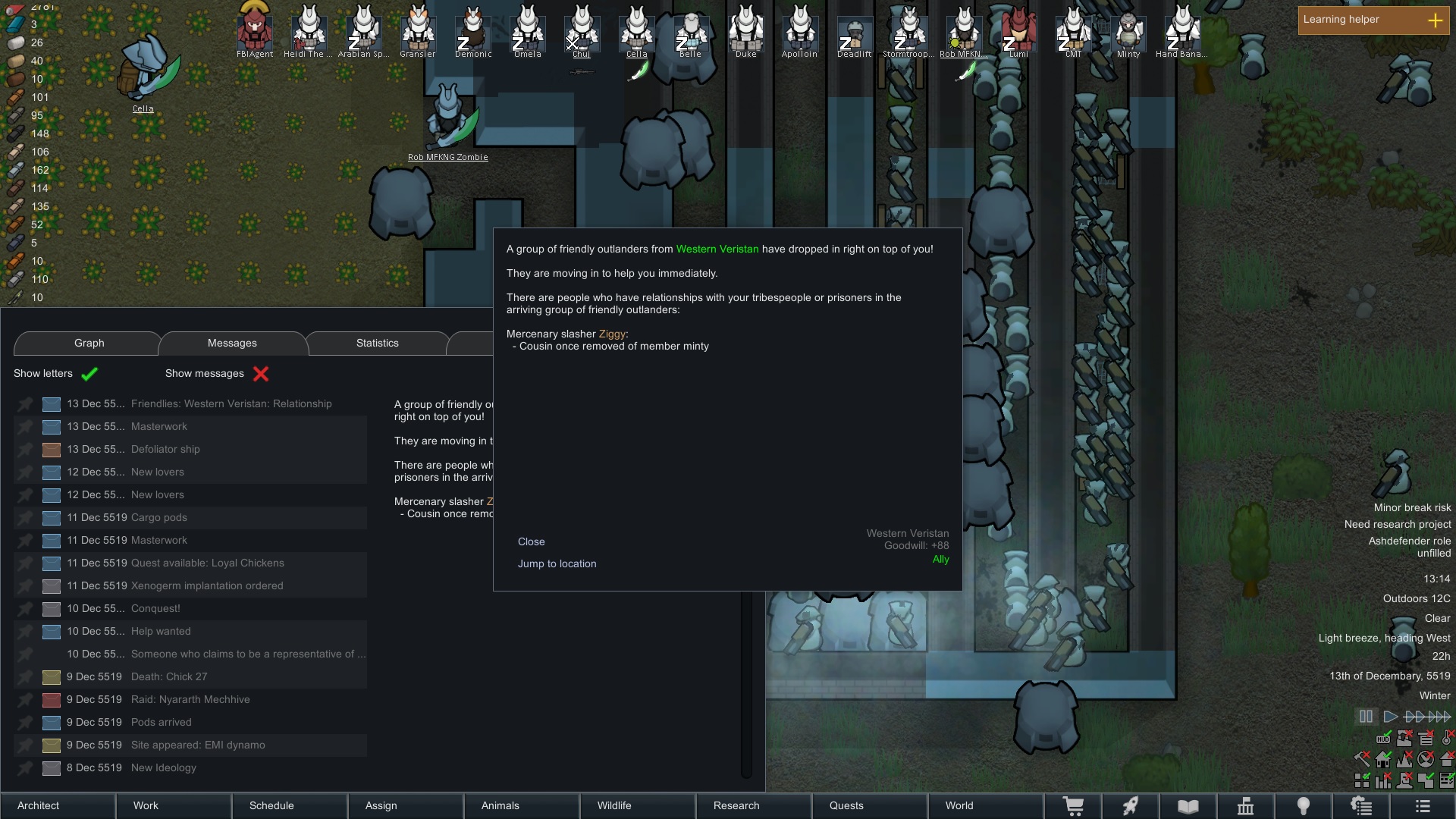Screen dimensions: 1456x819
Task: Close the friendly outlanders letter
Action: click(531, 541)
